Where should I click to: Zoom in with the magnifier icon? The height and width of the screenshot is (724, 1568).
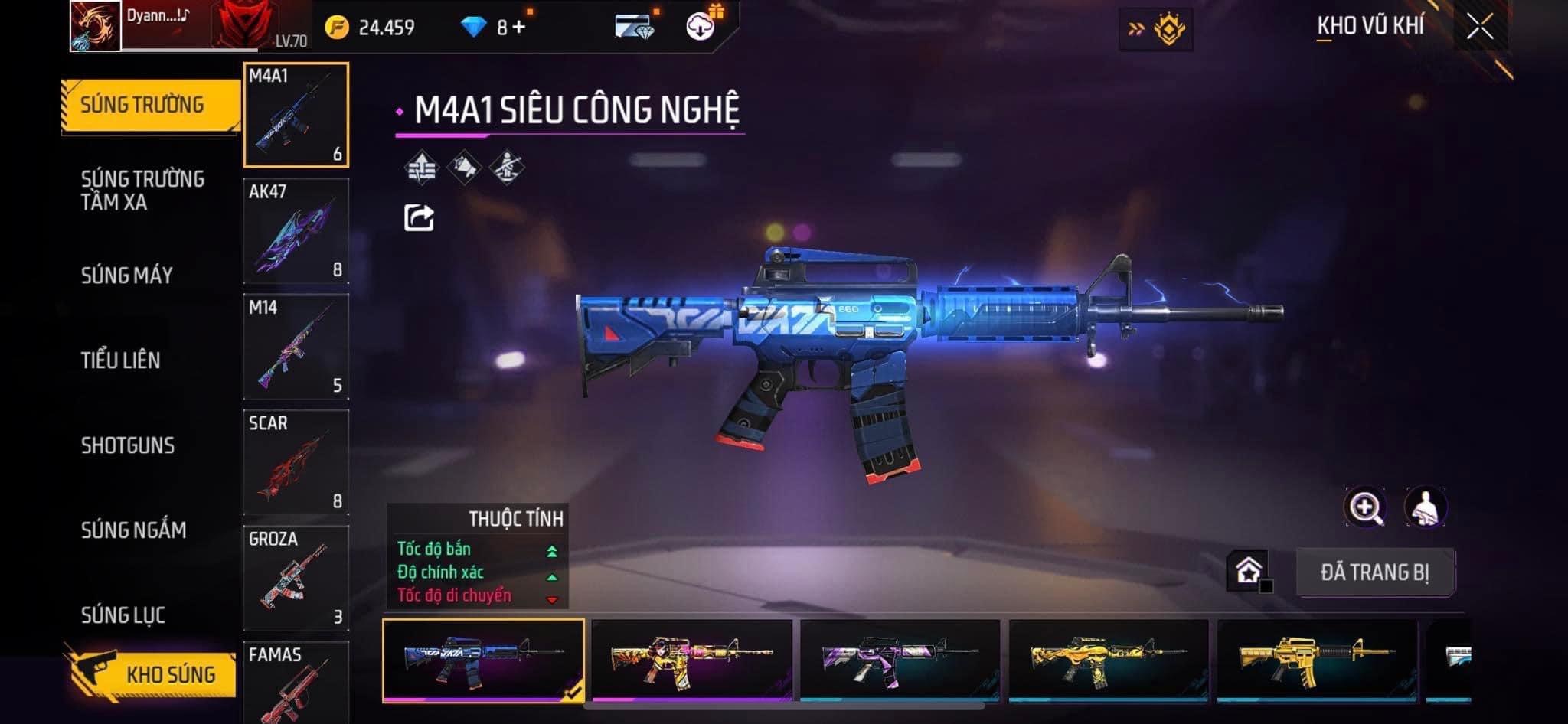[1365, 507]
